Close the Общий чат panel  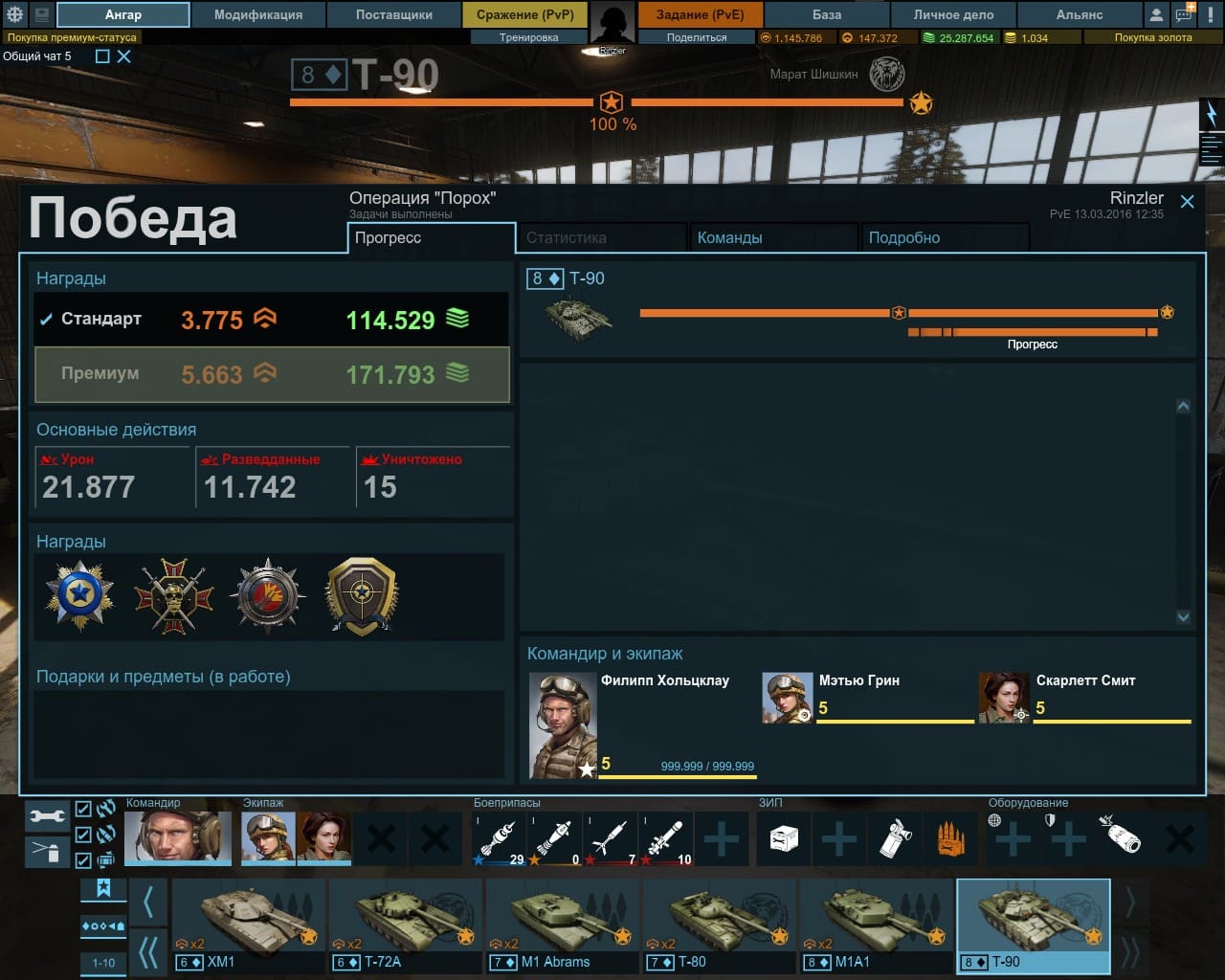tap(124, 56)
